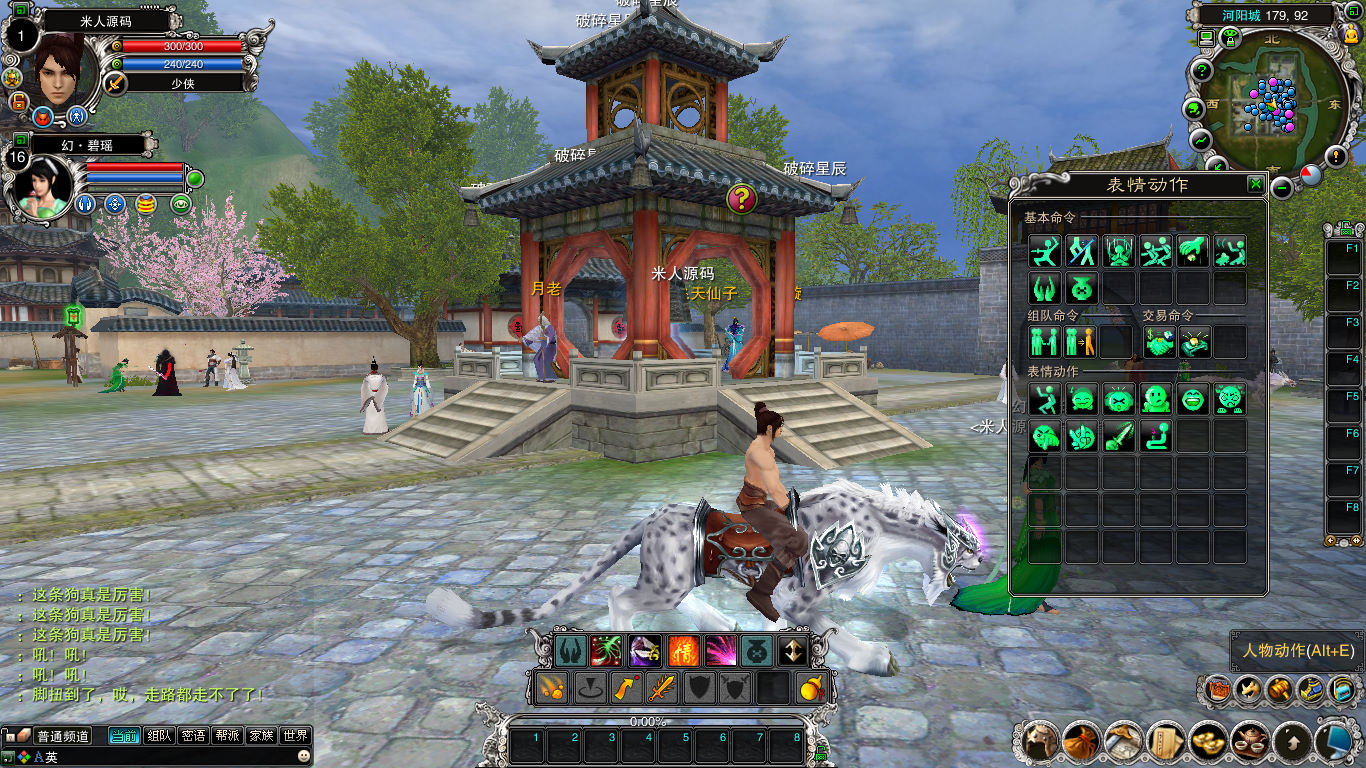
Task: Open the 帮派 guild chat tab
Action: tap(227, 736)
